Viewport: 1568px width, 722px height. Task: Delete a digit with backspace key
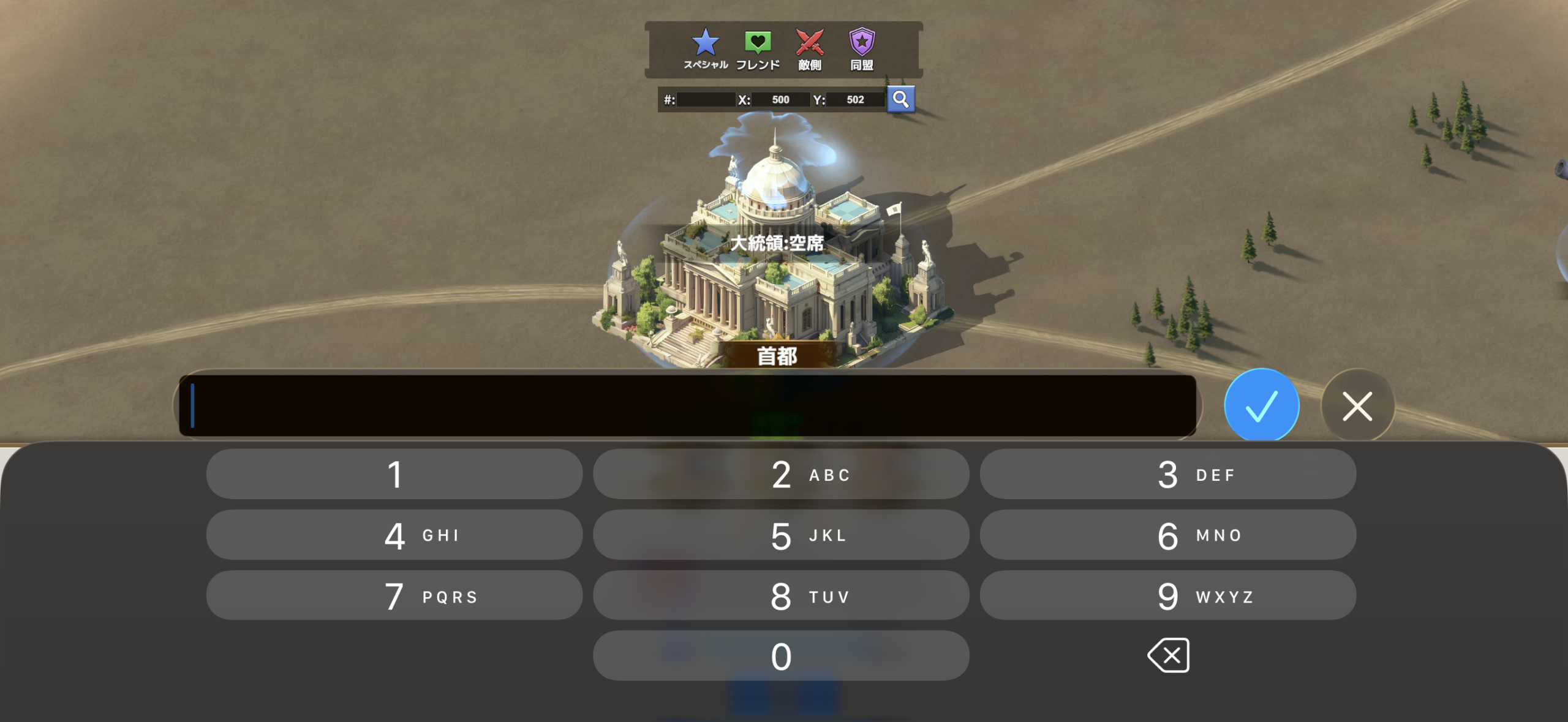coord(1169,656)
